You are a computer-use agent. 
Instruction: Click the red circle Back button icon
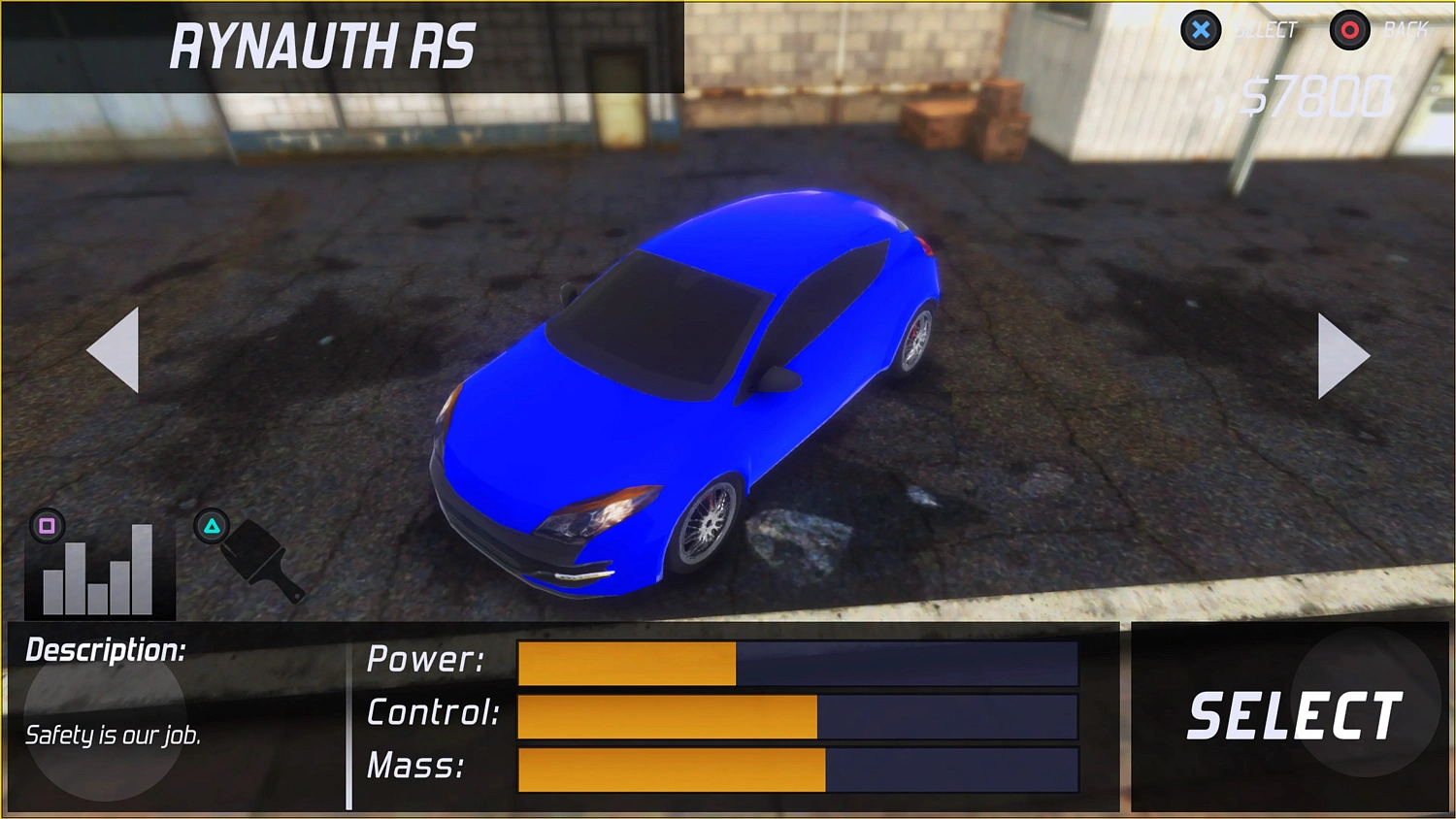click(x=1349, y=30)
